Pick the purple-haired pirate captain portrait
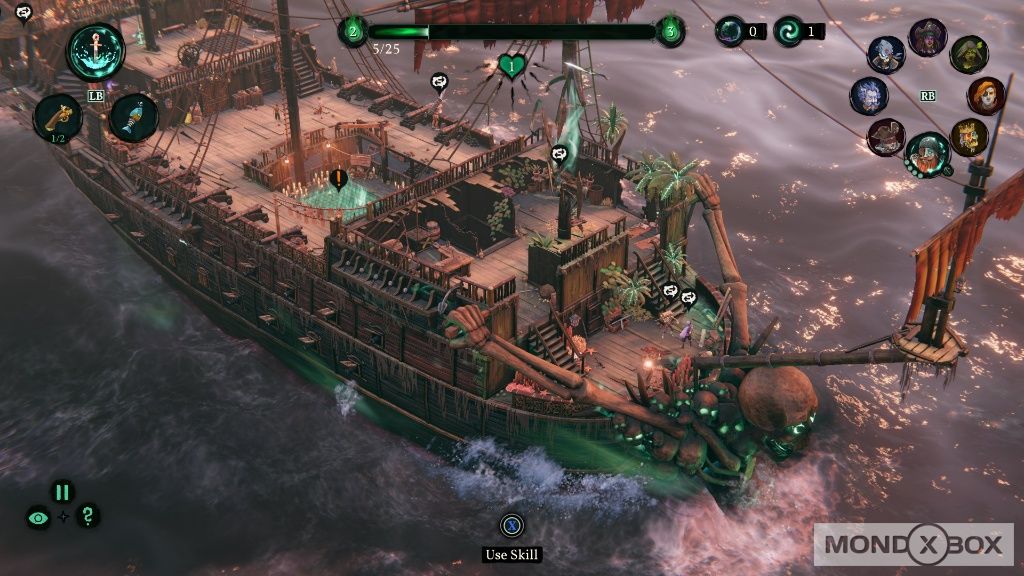Image resolution: width=1024 pixels, height=576 pixels. coord(927,38)
